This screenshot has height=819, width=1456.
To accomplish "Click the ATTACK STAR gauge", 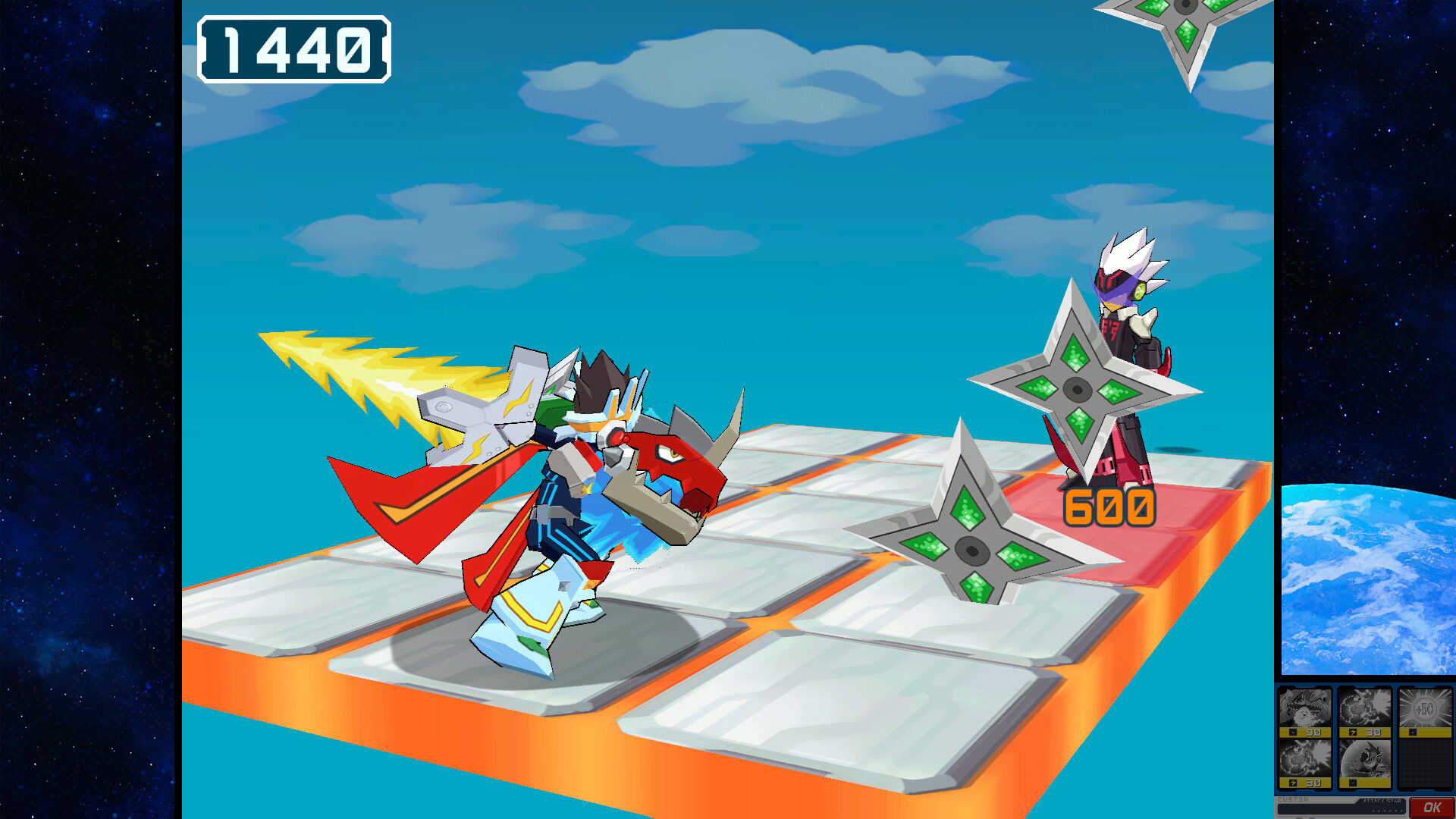I will (1382, 802).
